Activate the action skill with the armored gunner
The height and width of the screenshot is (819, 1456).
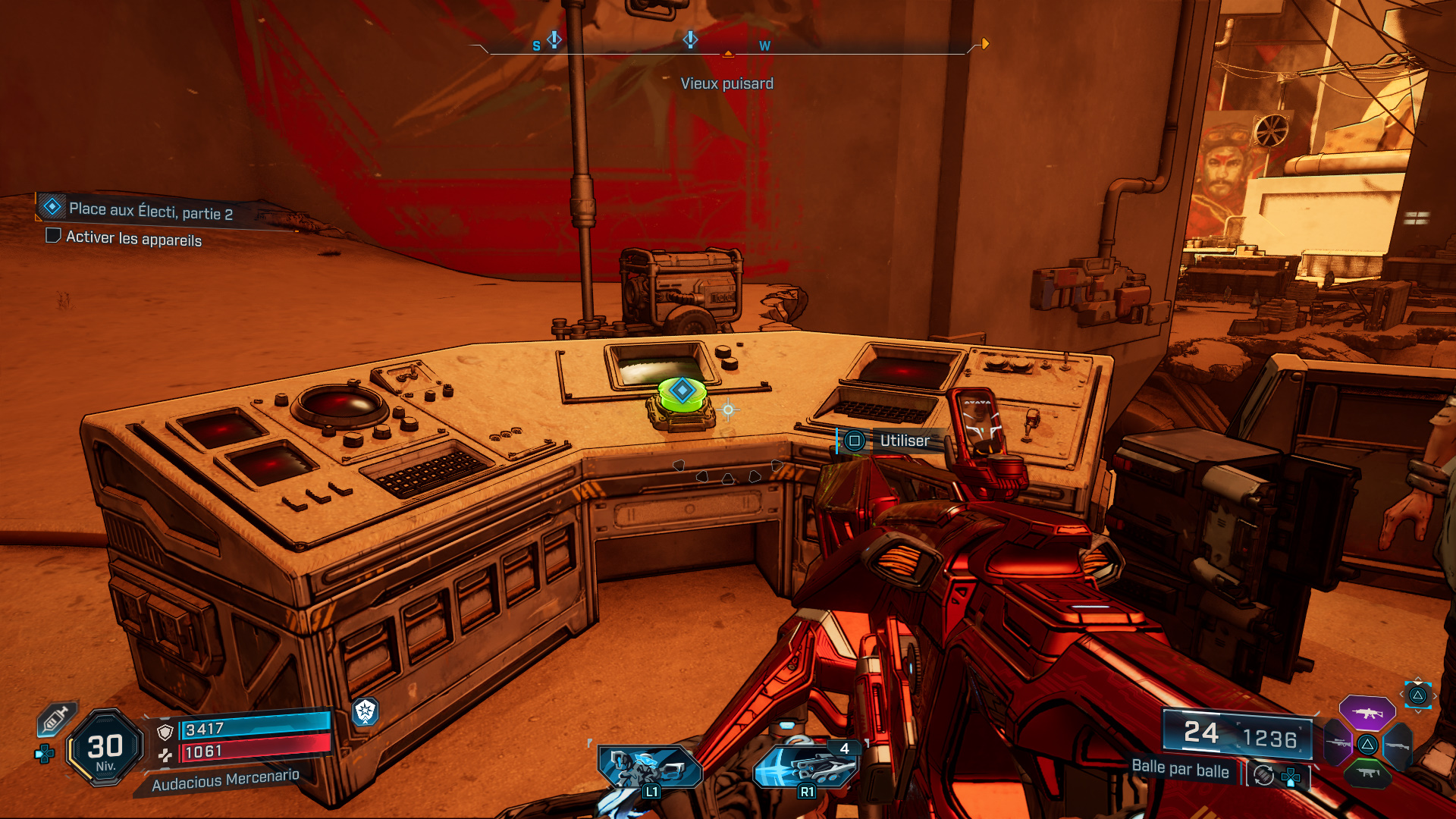click(x=650, y=767)
